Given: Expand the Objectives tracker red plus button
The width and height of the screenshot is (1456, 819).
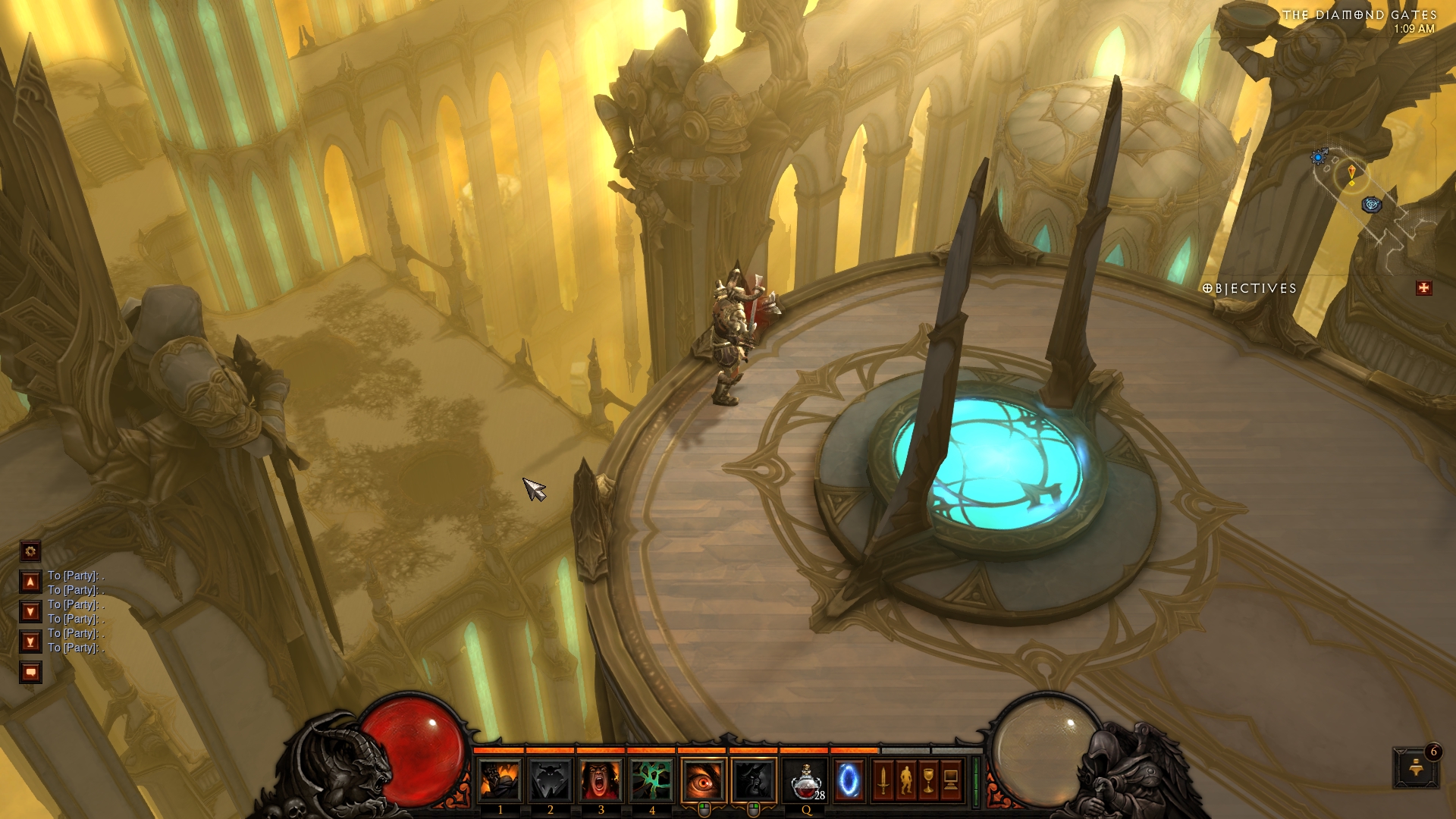Looking at the screenshot, I should point(1423,288).
